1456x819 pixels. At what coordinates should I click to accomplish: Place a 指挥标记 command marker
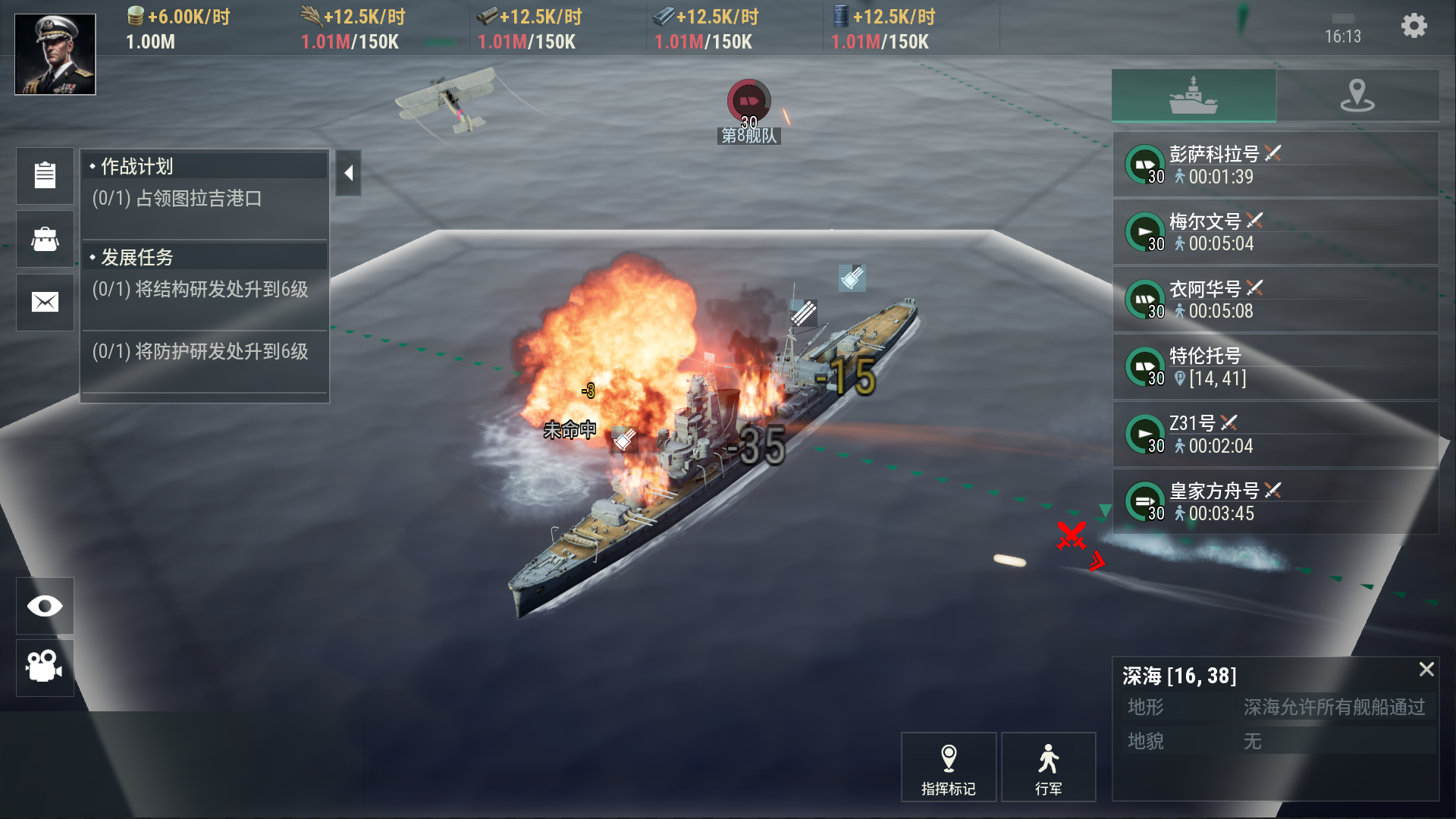[x=948, y=767]
